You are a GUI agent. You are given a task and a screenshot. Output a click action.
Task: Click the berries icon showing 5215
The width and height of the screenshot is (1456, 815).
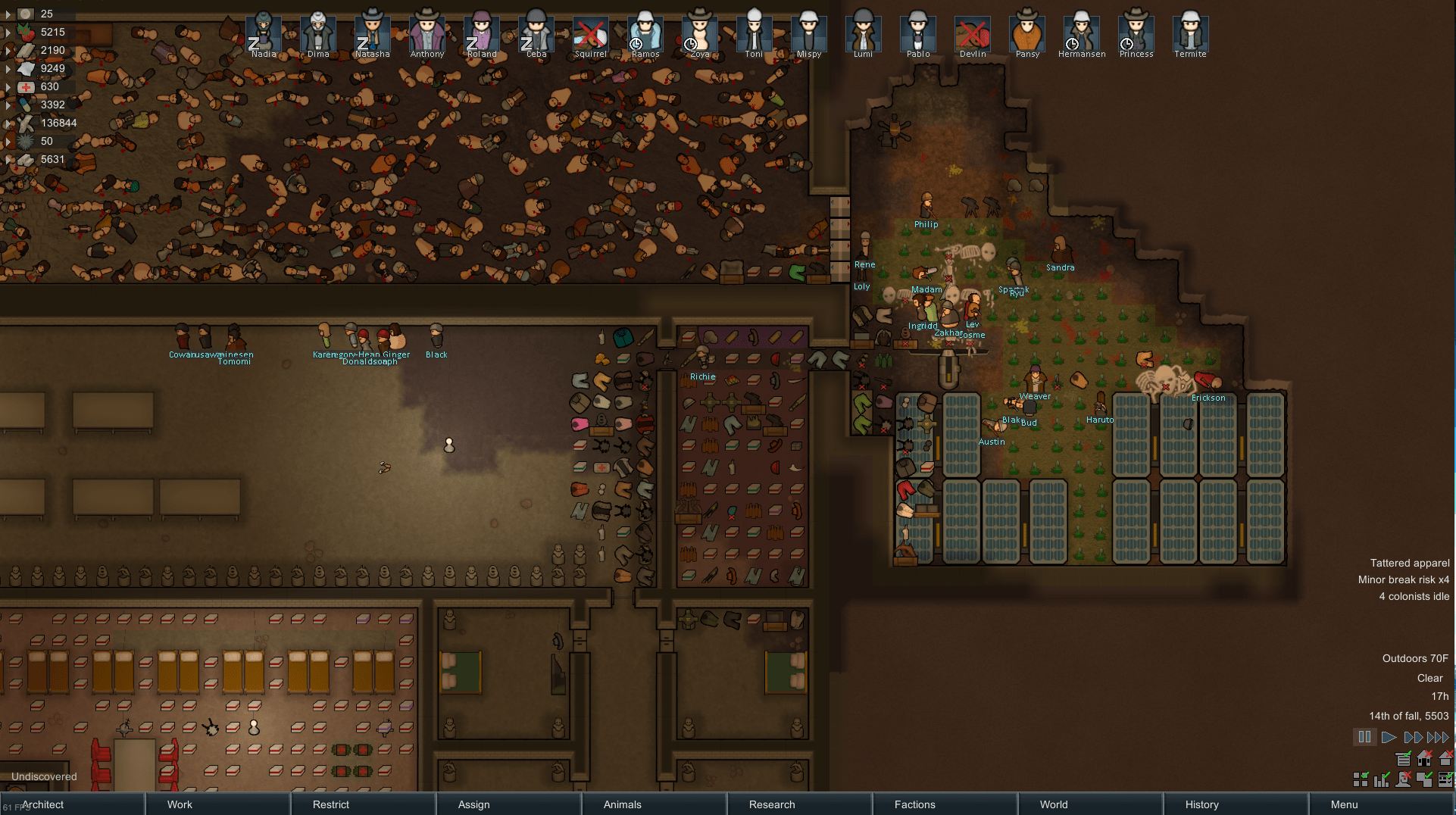[26, 32]
